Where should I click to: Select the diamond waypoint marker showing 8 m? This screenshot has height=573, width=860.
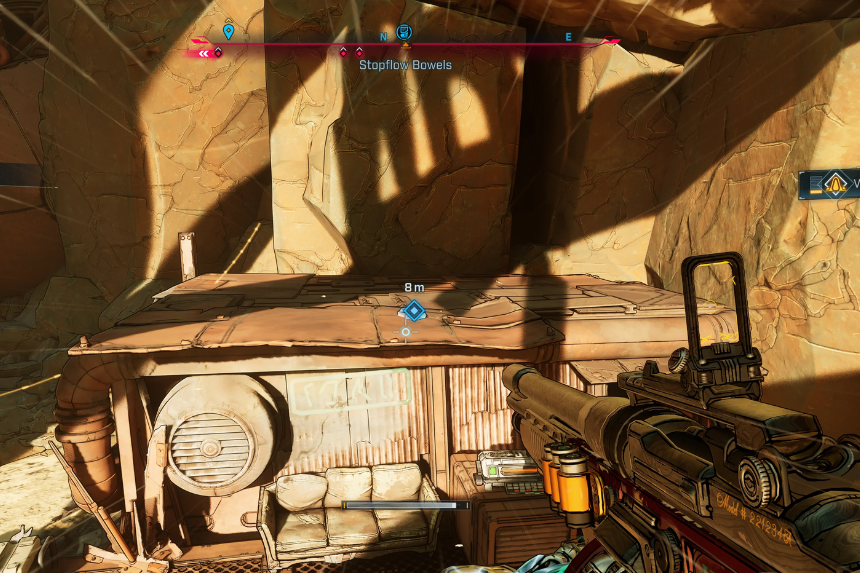[414, 310]
